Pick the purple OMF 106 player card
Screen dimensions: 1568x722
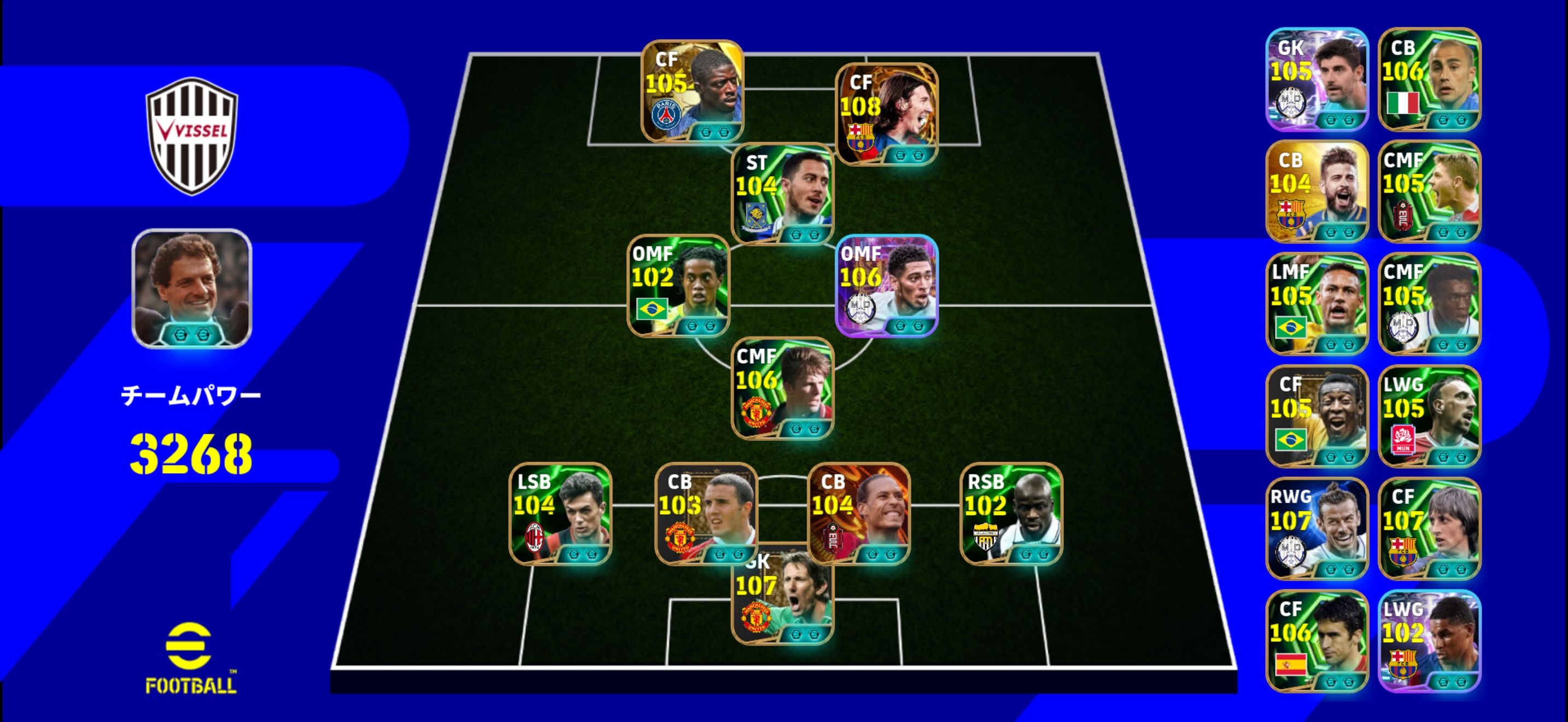tap(886, 286)
